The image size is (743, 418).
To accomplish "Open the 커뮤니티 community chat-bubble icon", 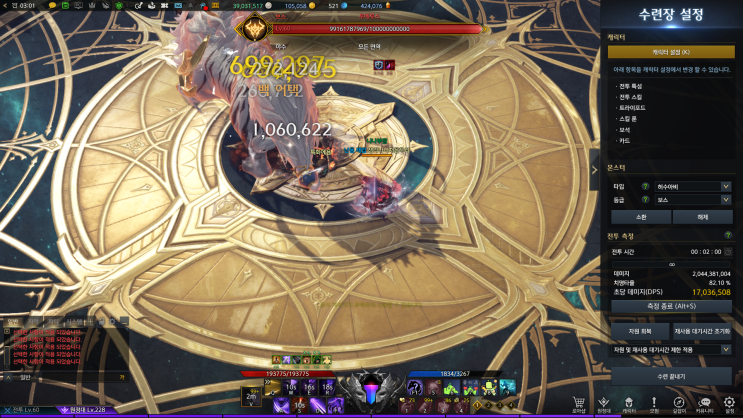I will [x=705, y=402].
